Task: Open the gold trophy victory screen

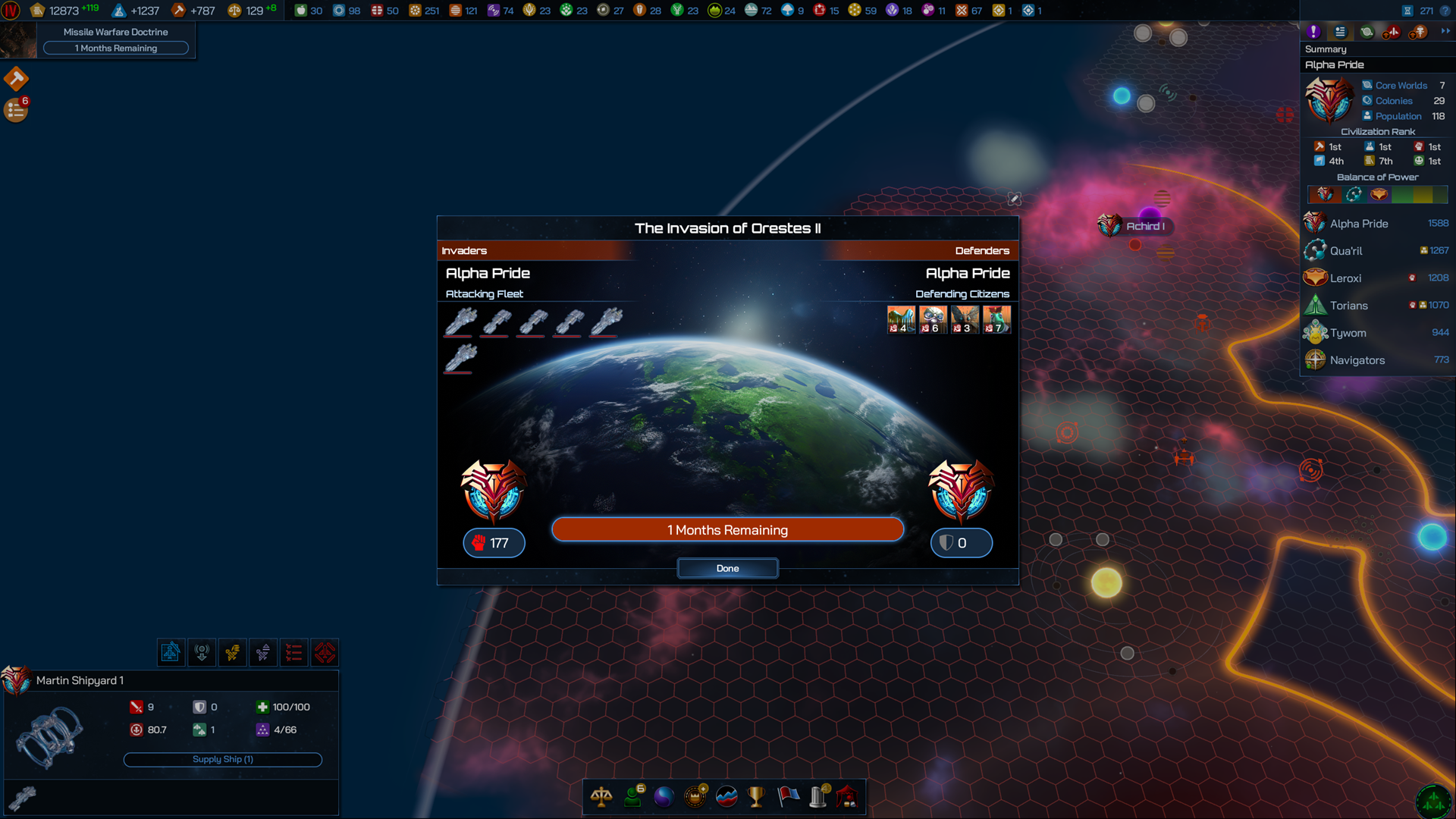Action: click(x=756, y=797)
